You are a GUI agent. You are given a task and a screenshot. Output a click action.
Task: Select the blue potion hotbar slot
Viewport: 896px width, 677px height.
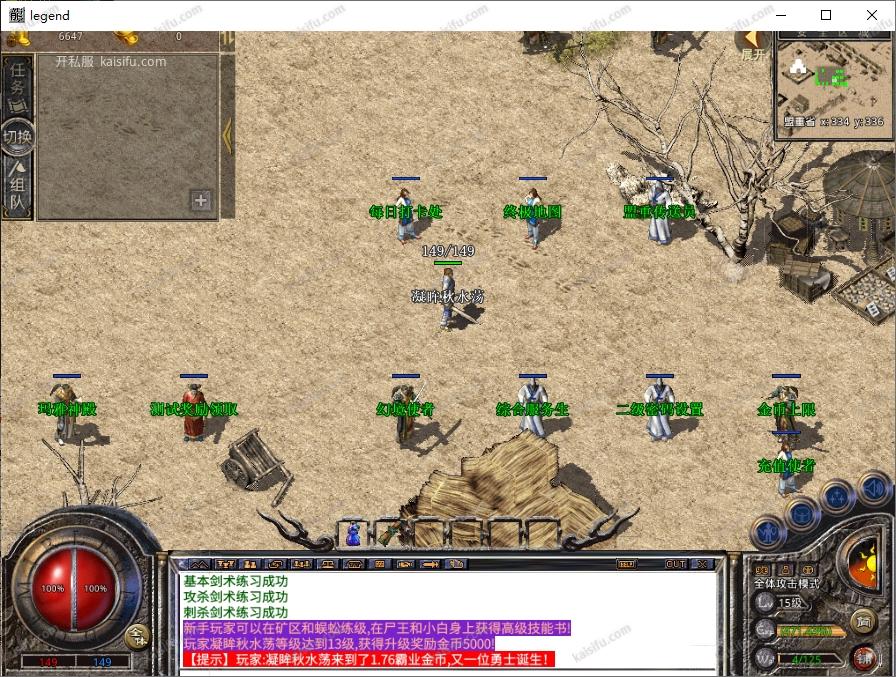(x=353, y=535)
